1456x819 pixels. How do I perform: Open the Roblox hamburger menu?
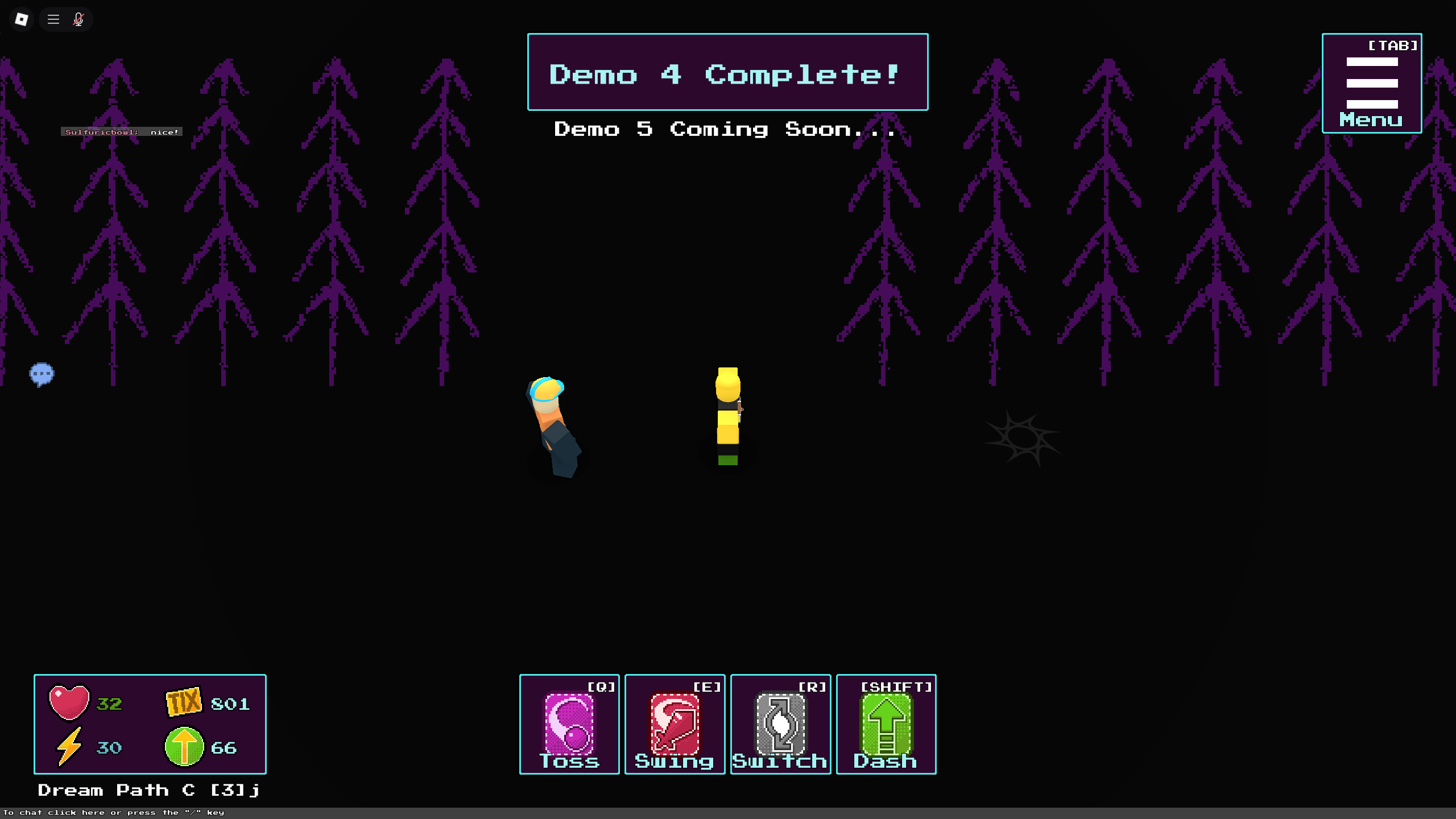point(53,19)
